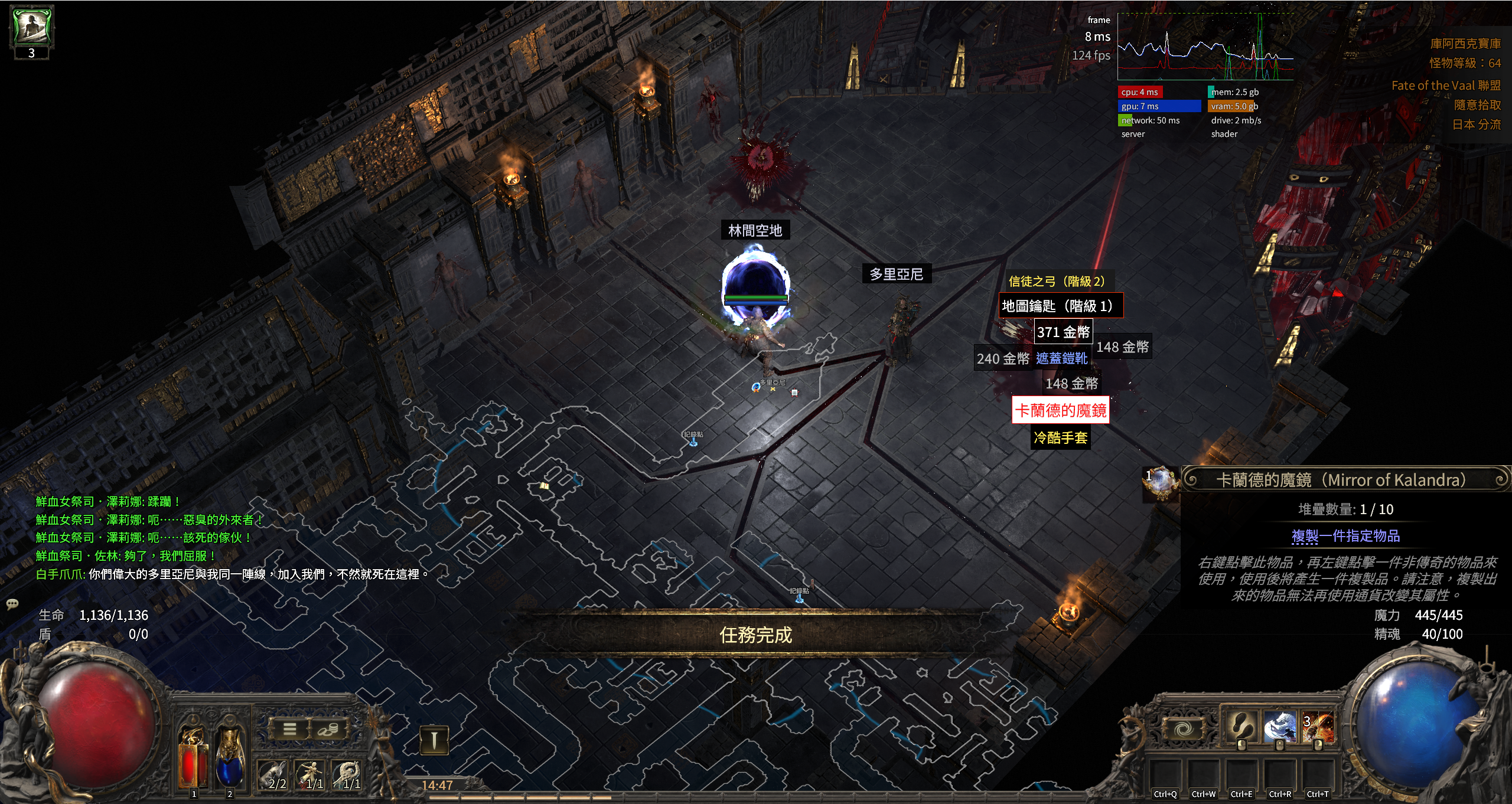Pick up the blue 遮蓋鎧靴 item label
Image resolution: width=1512 pixels, height=804 pixels.
coord(1061,358)
